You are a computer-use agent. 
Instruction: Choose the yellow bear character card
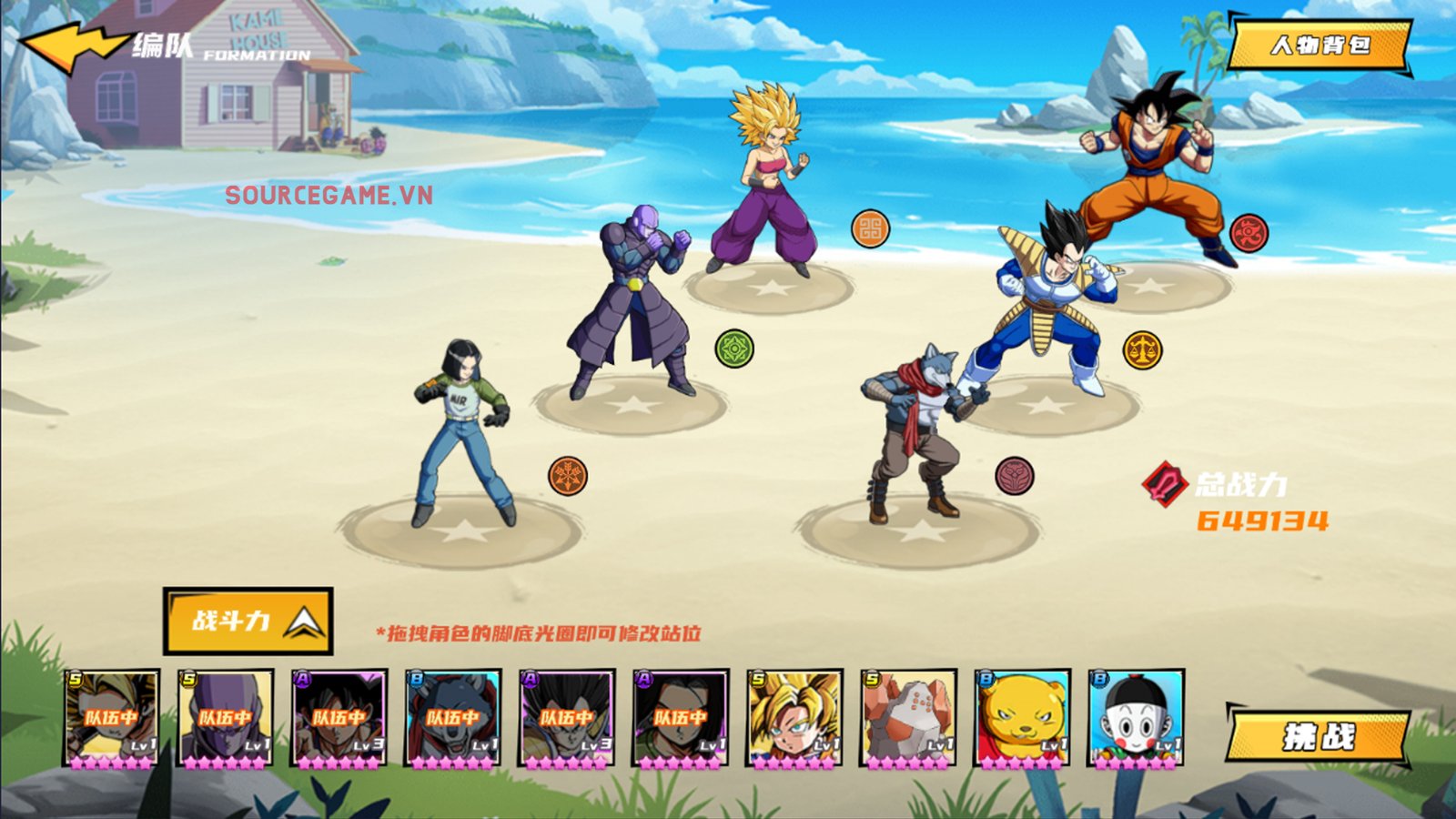click(x=1022, y=719)
